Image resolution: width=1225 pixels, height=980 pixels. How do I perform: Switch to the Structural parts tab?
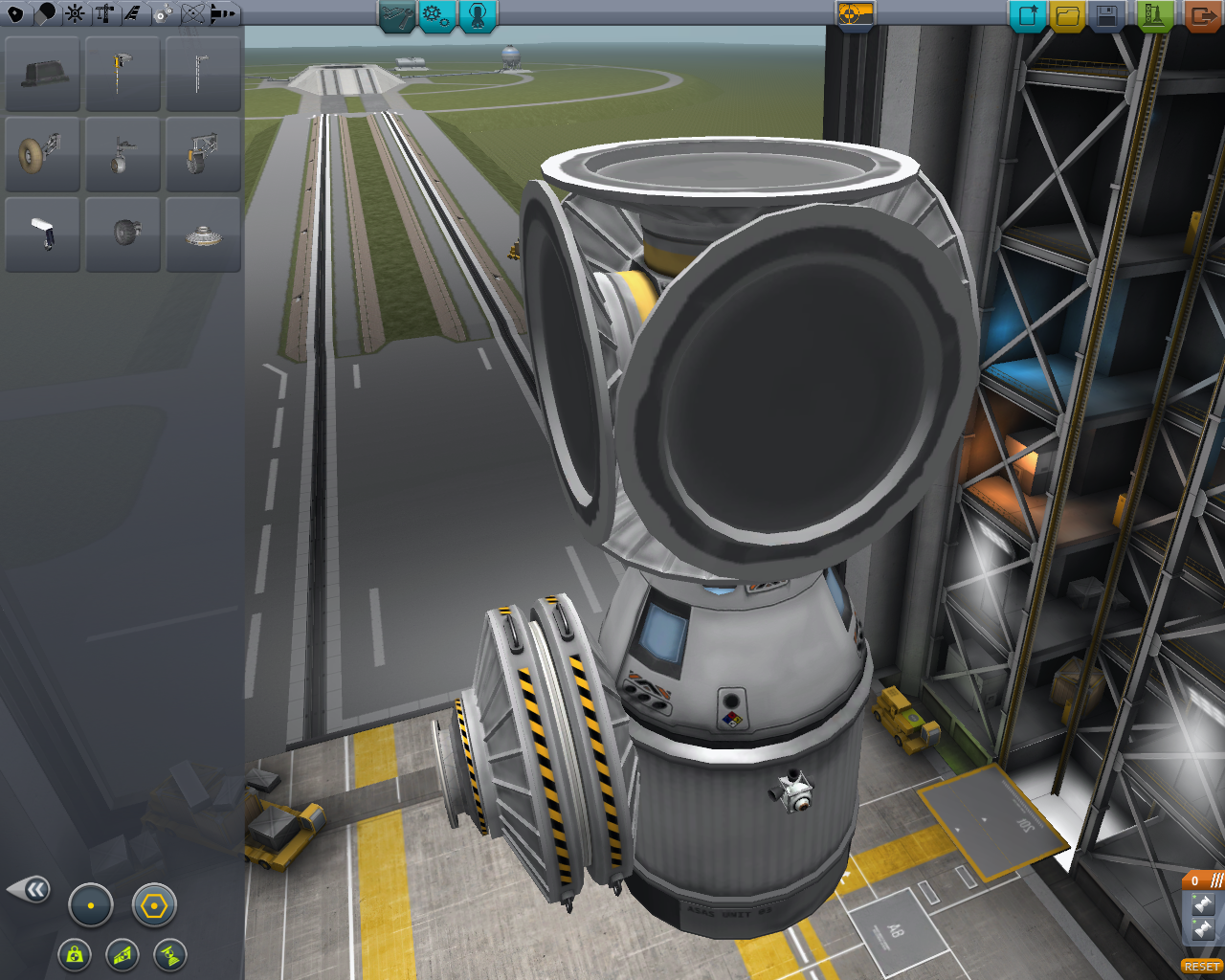pyautogui.click(x=104, y=13)
